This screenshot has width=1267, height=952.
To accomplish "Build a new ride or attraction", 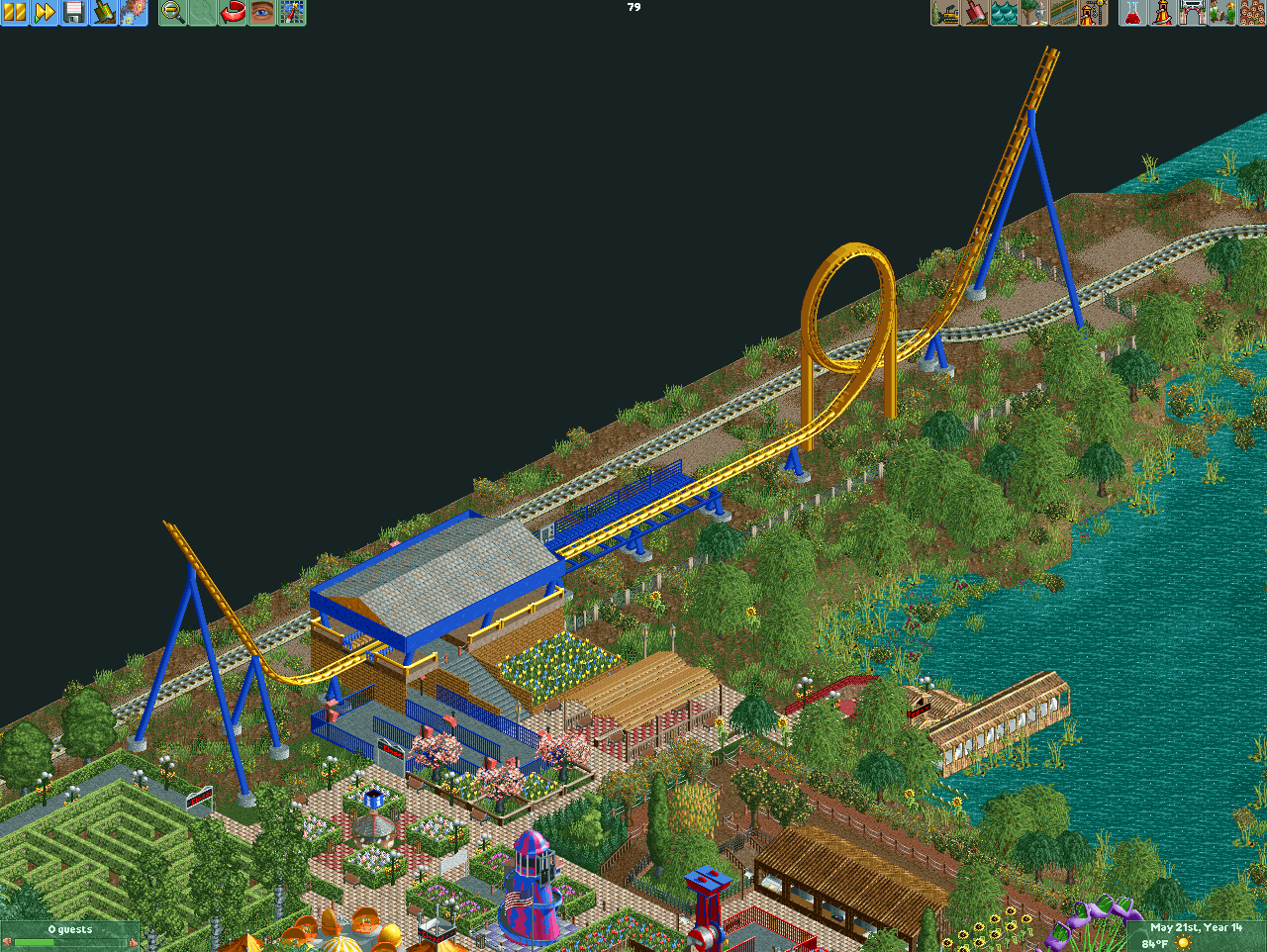I will pyautogui.click(x=1093, y=13).
